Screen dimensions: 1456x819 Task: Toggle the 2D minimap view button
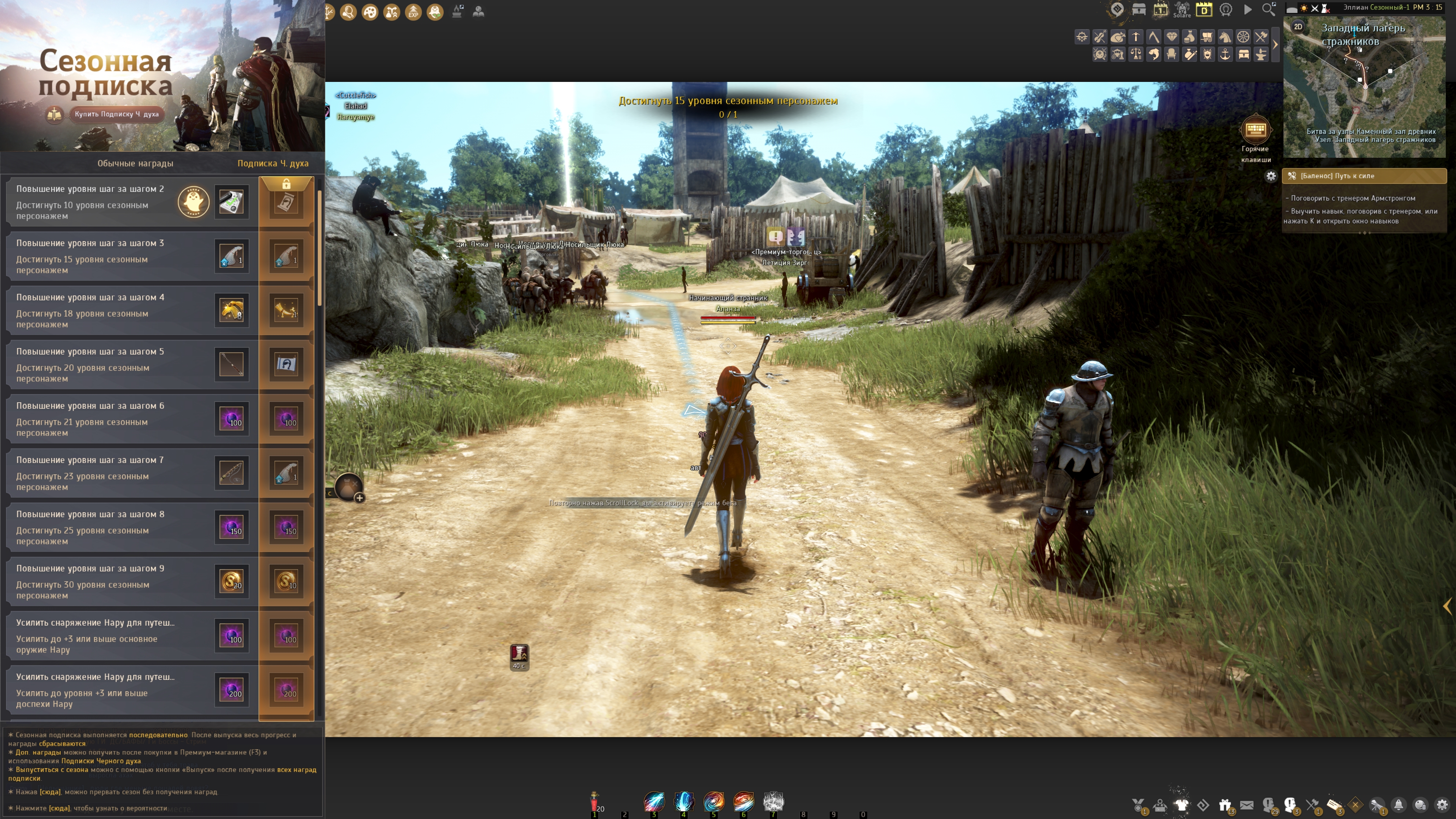(1298, 27)
